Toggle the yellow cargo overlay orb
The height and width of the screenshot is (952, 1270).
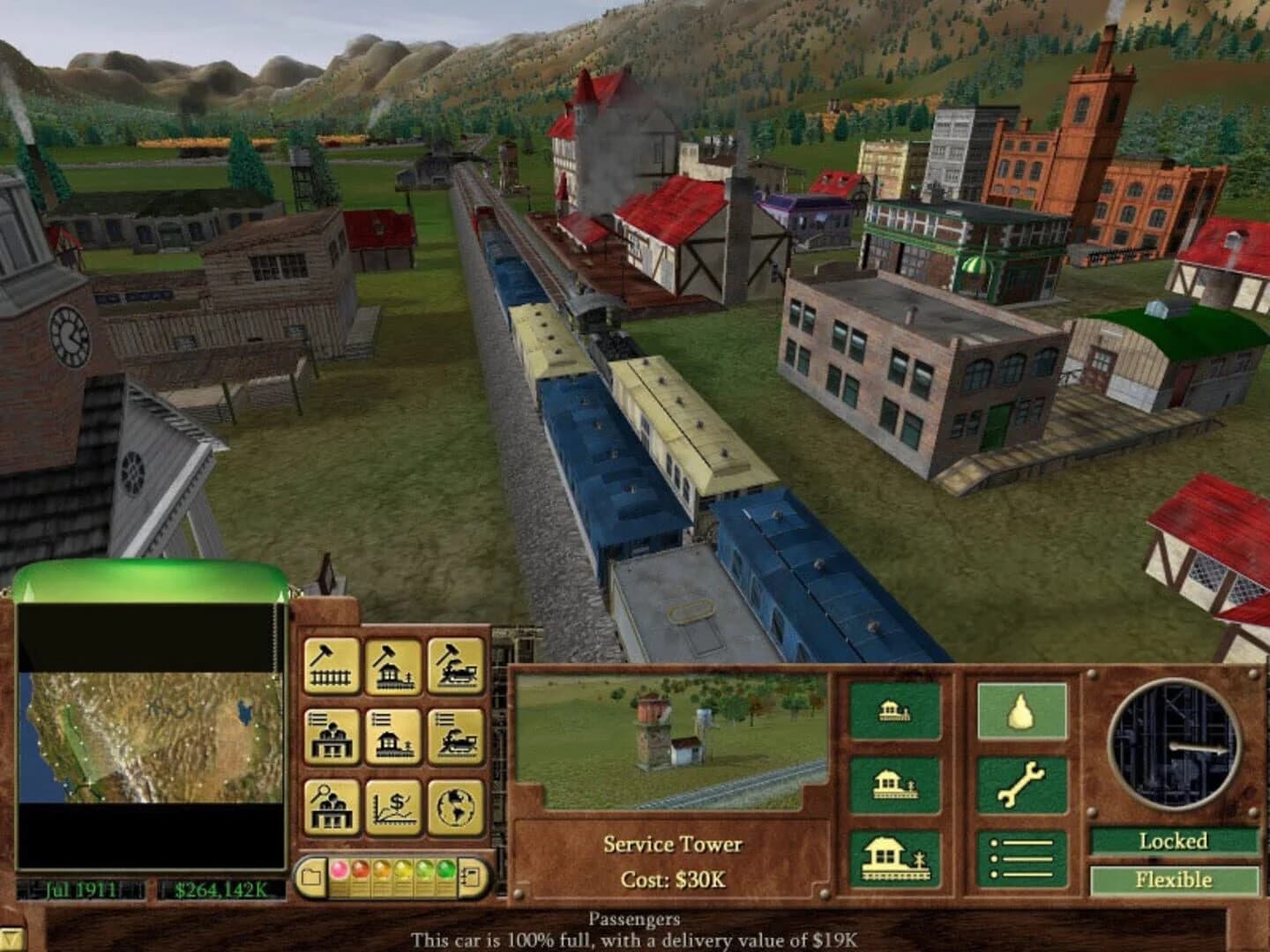[401, 870]
